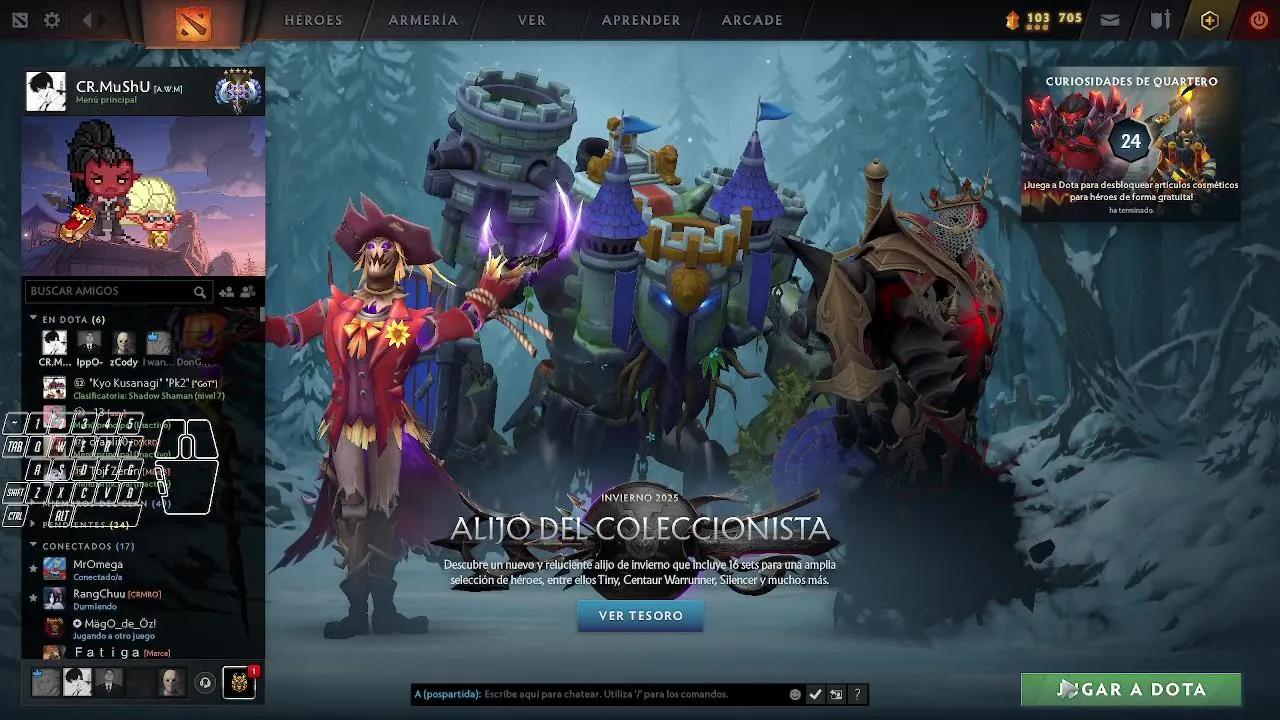The height and width of the screenshot is (720, 1280).
Task: Open the HÉROES menu
Action: click(314, 20)
